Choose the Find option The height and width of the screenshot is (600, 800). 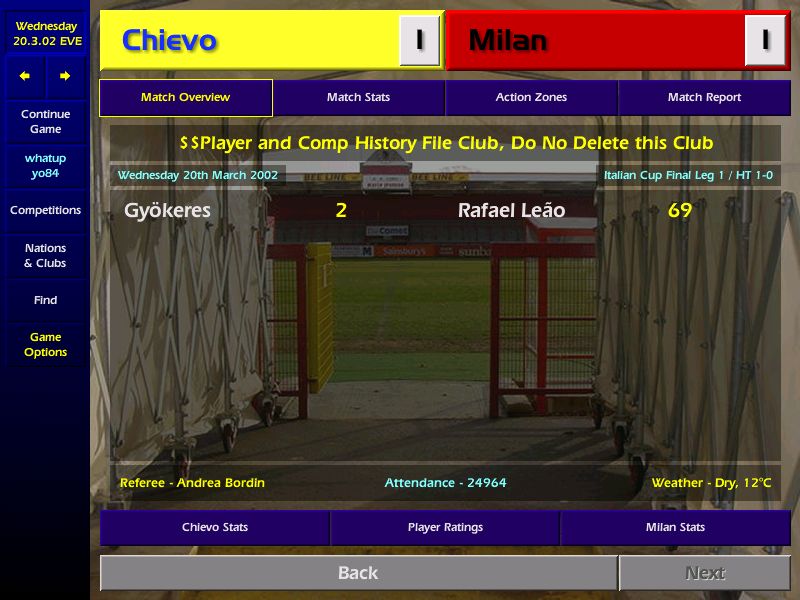tap(45, 300)
